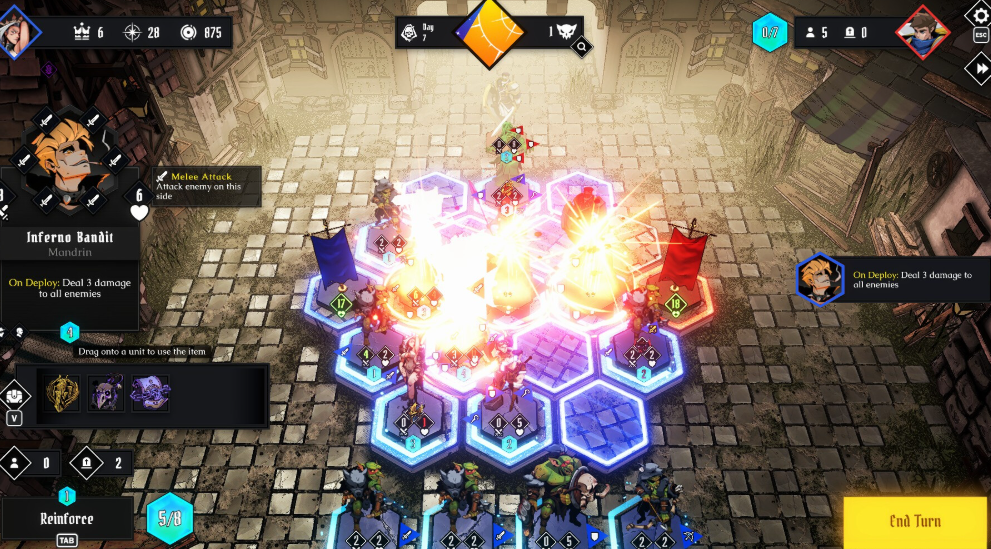Select the opponent's red-framed hero portrait

[x=921, y=32]
